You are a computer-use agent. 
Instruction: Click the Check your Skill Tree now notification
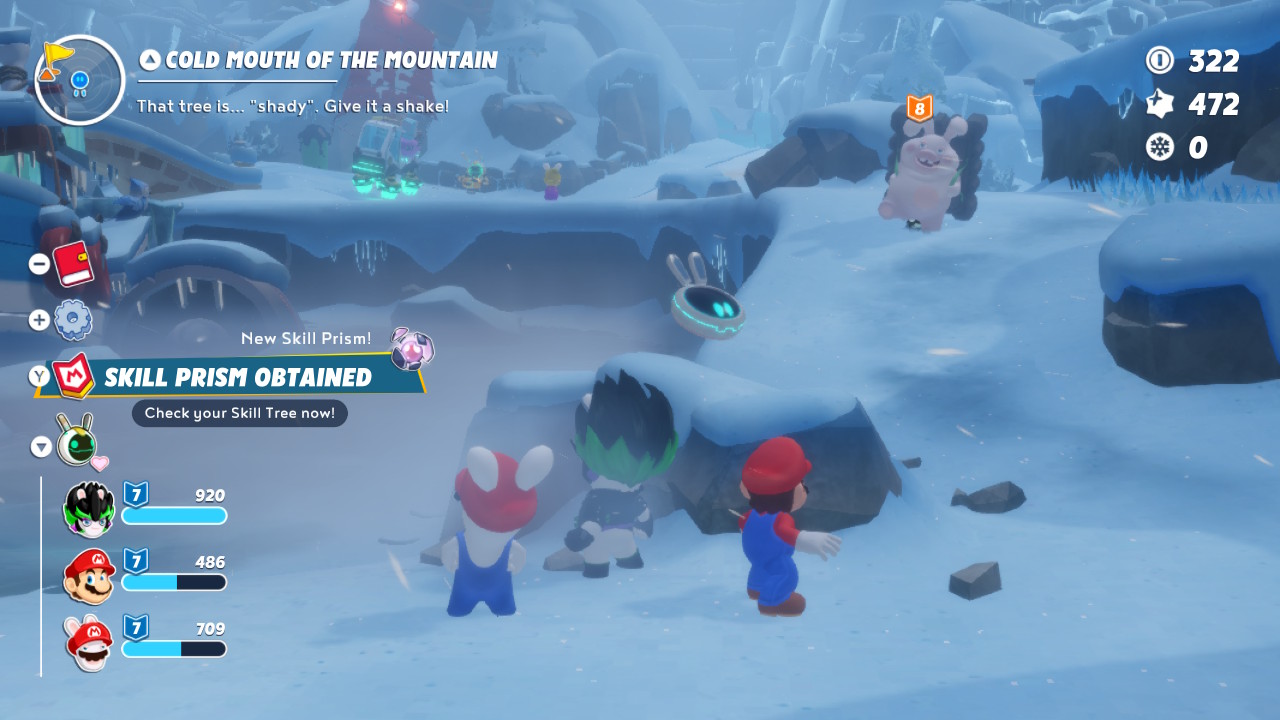[x=240, y=413]
